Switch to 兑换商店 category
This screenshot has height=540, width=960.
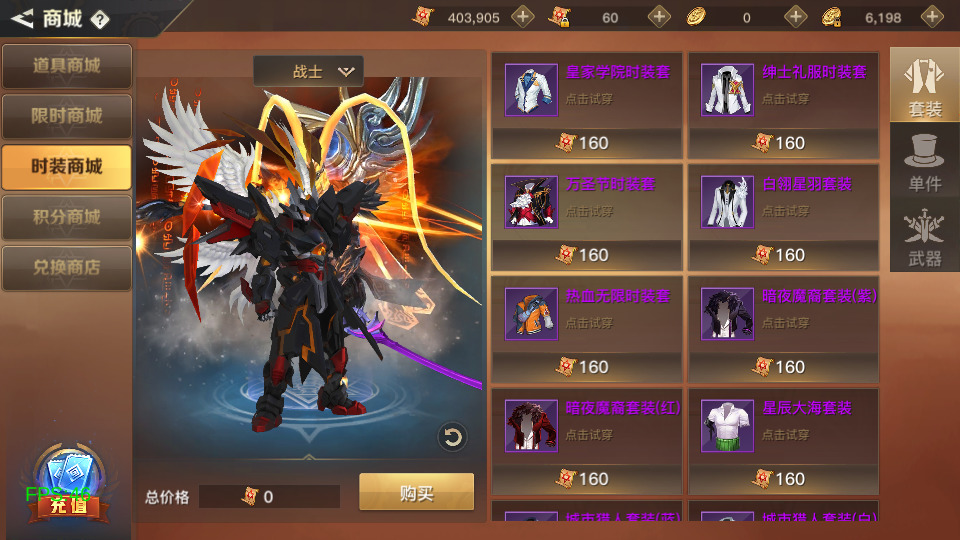point(66,268)
